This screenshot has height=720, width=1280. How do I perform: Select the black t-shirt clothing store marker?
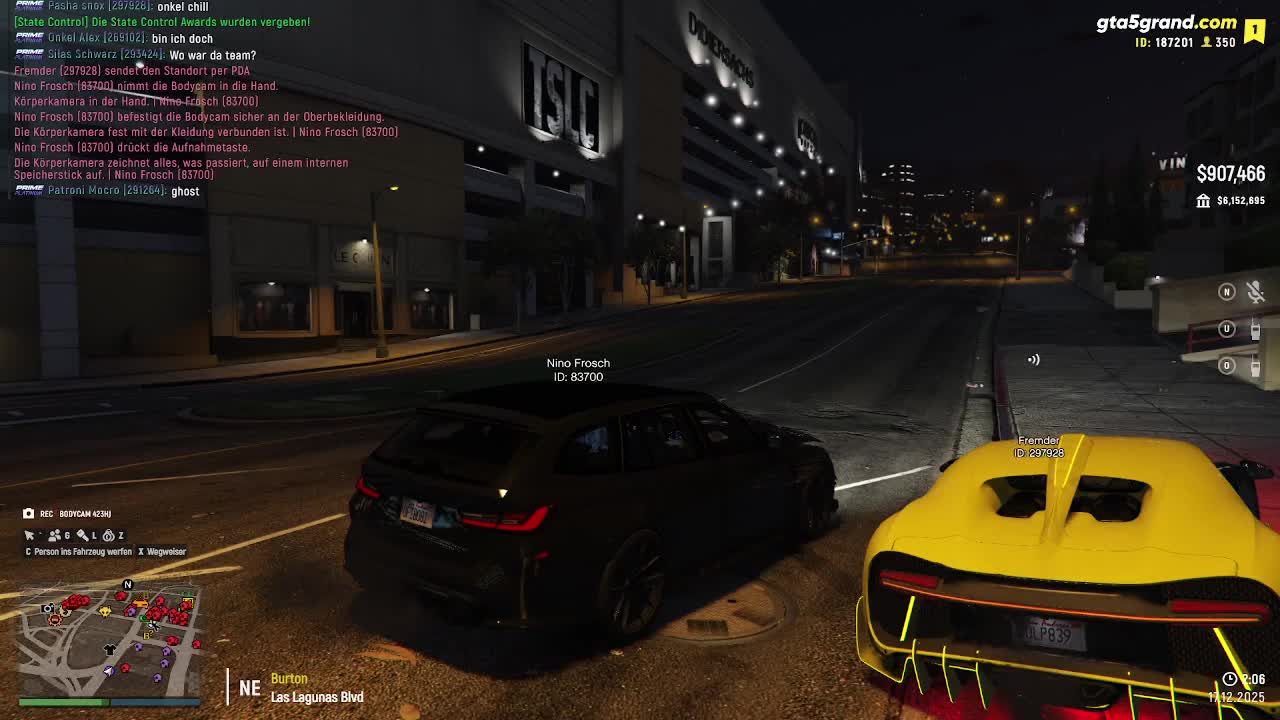pos(110,649)
